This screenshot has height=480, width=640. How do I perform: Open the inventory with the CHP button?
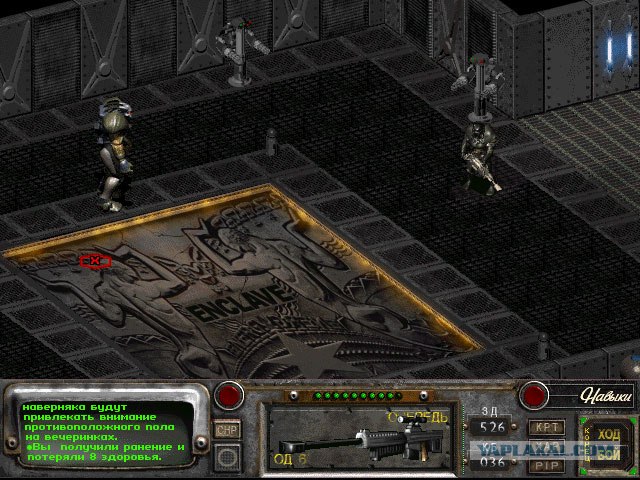click(226, 429)
